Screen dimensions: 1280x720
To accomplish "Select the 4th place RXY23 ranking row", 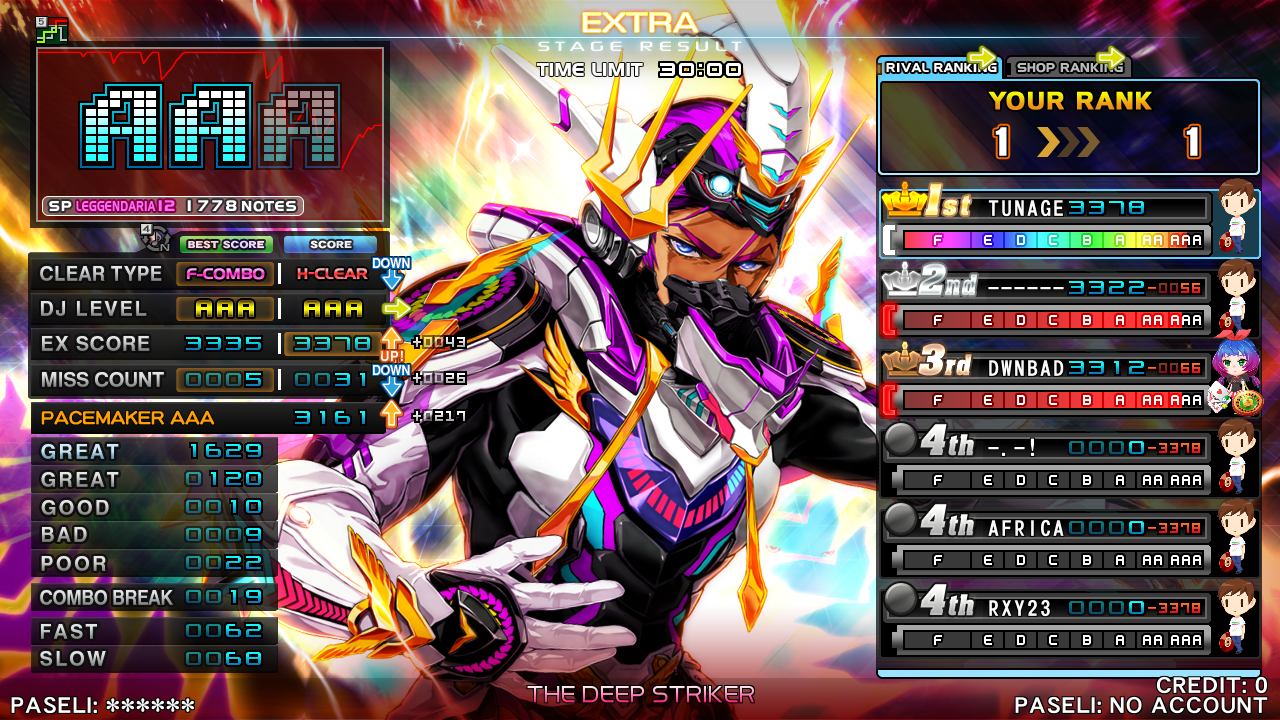I will point(1045,622).
